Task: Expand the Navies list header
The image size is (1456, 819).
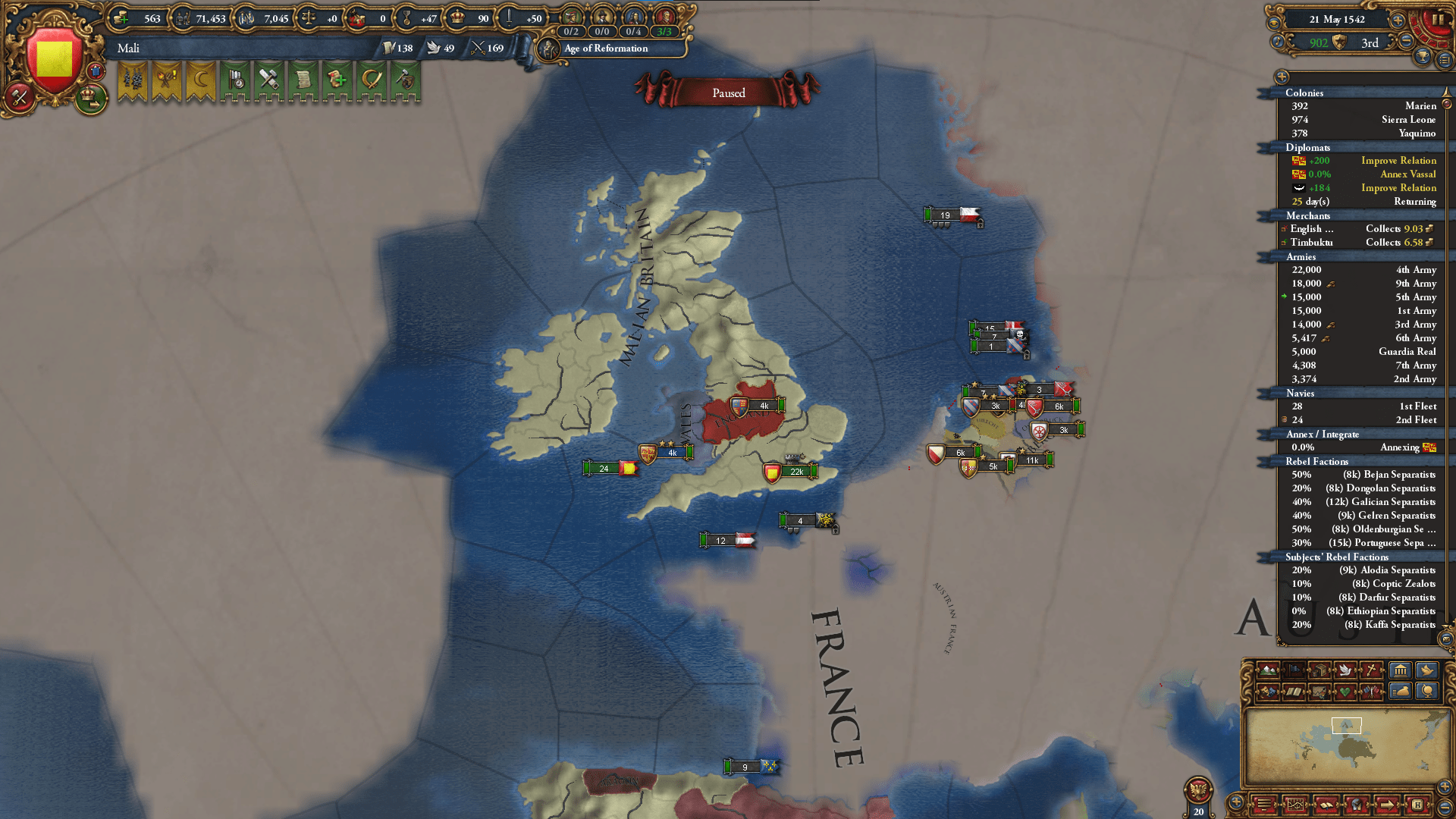Action: click(1300, 394)
